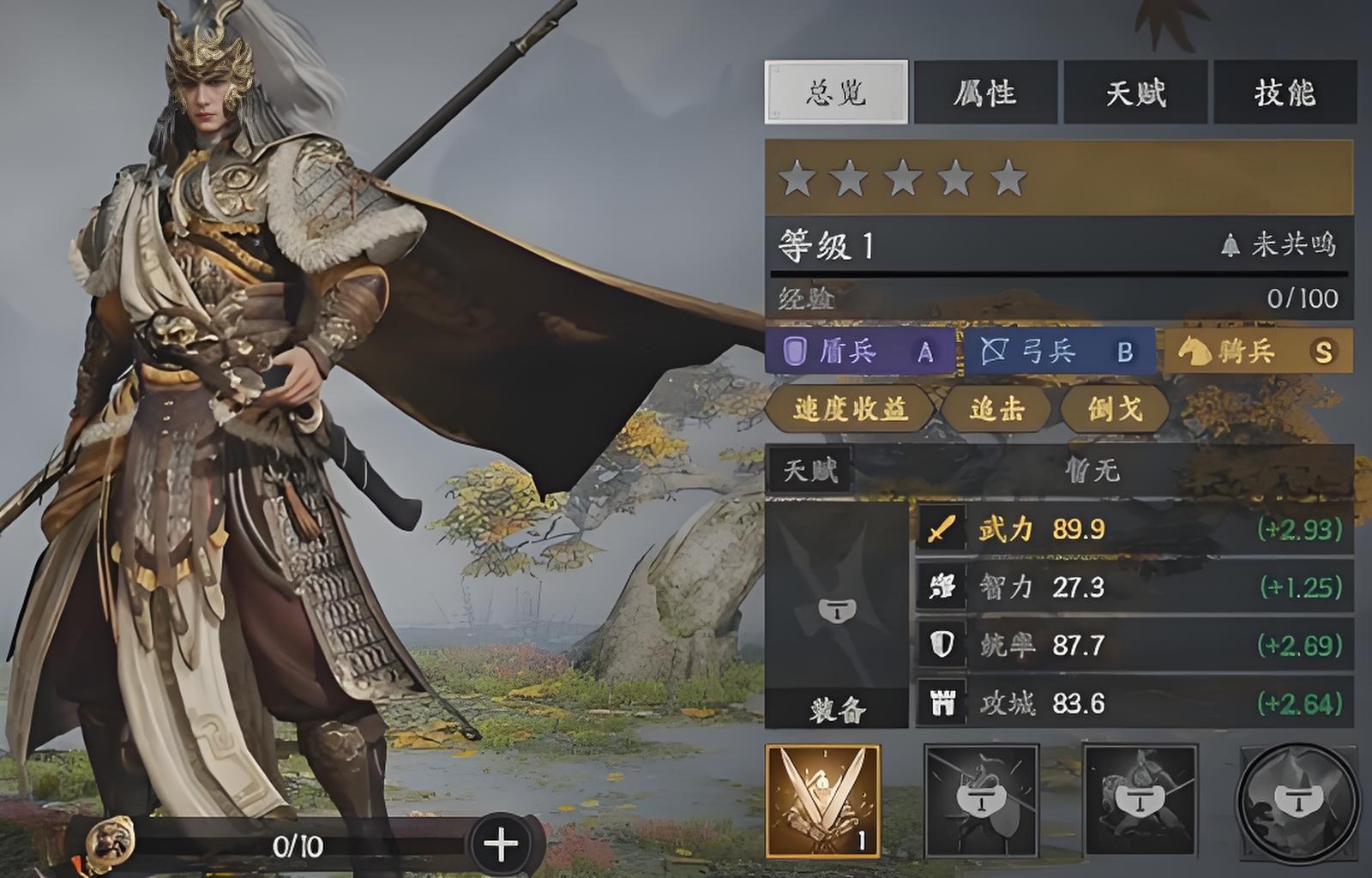
Task: Select the 骑兵 cavalry troop badge
Action: [x=1257, y=352]
